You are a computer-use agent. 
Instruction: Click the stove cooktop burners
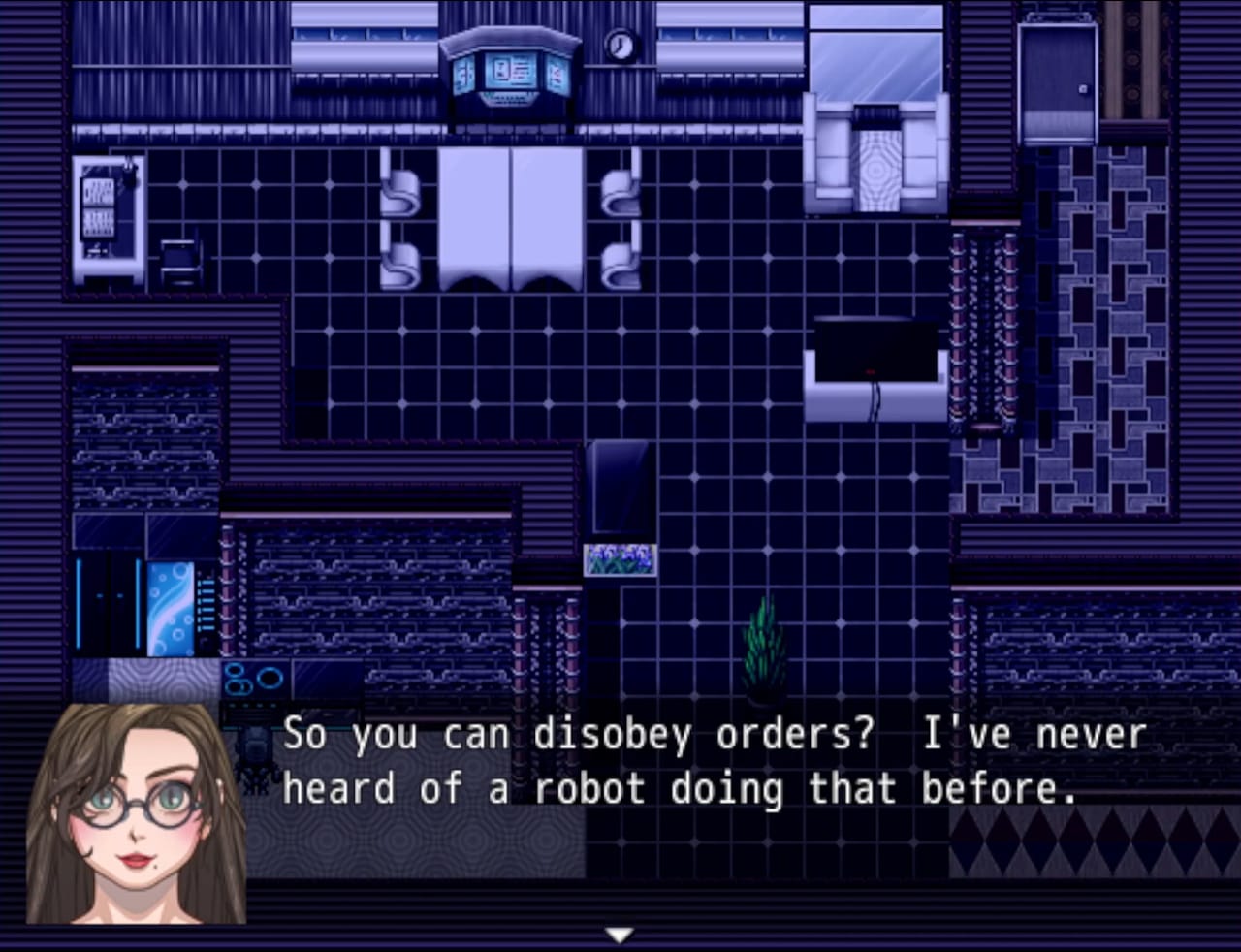pos(252,679)
